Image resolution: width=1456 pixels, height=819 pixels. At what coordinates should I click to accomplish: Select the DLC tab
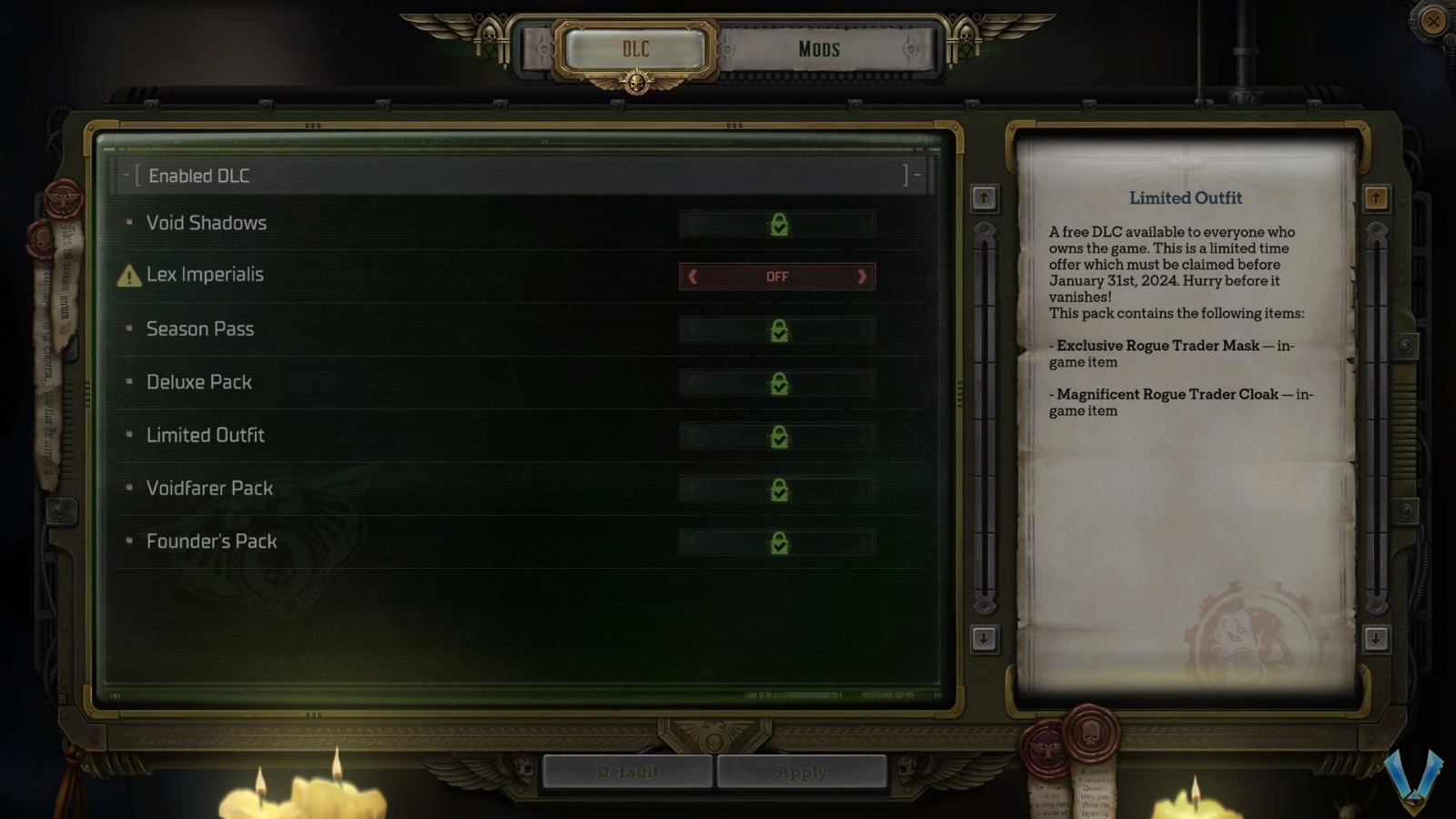pos(635,50)
